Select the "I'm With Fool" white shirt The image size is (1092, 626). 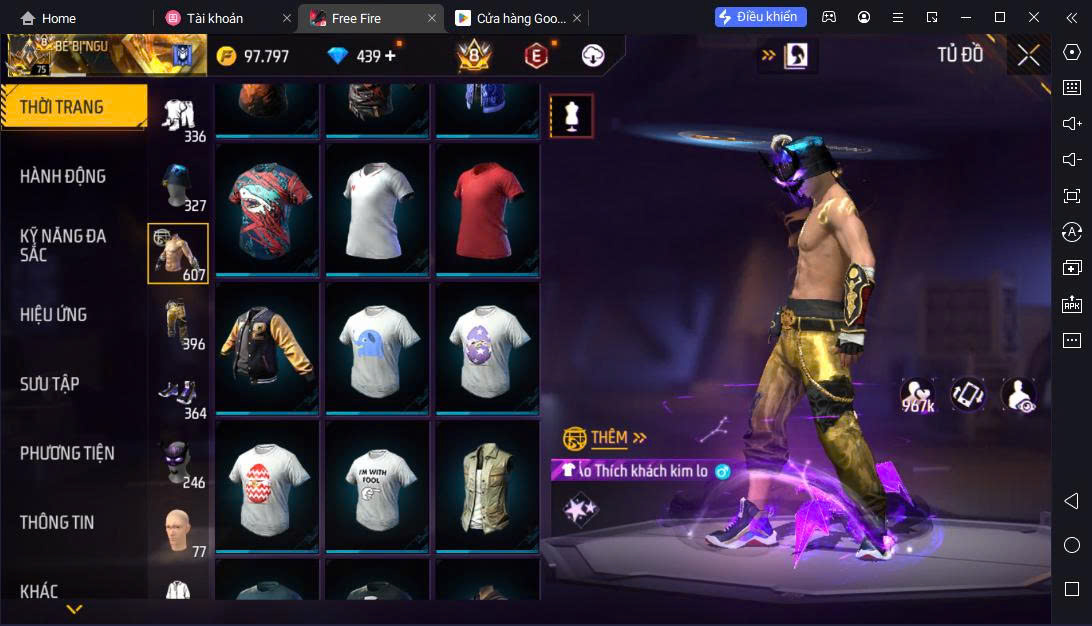coord(377,485)
